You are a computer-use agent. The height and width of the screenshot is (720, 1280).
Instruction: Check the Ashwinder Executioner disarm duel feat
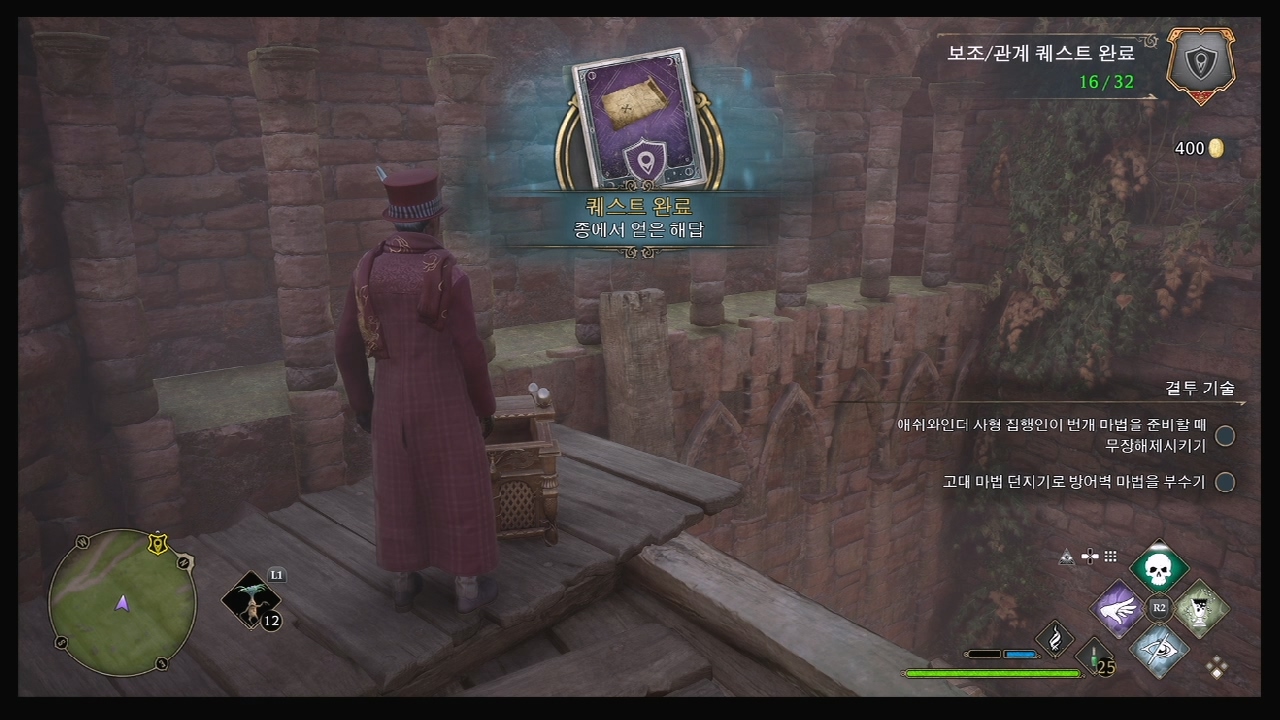(x=1224, y=436)
